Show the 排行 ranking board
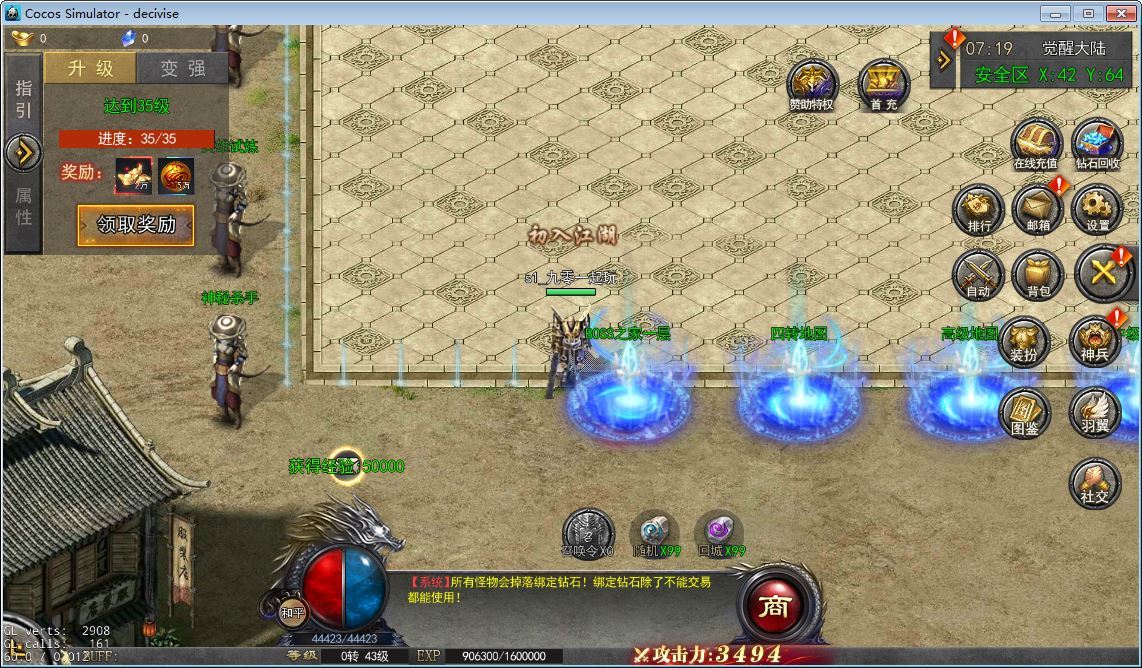 tap(979, 208)
